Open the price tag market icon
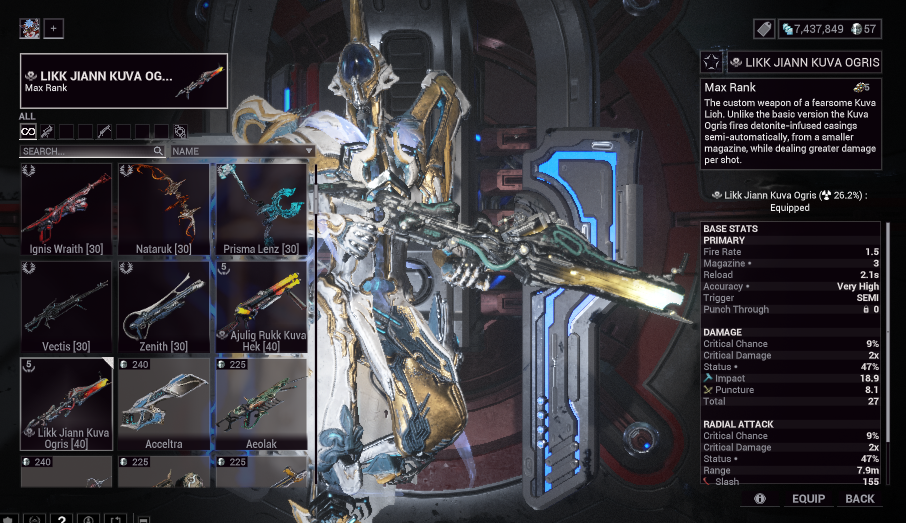This screenshot has height=523, width=906. [762, 29]
